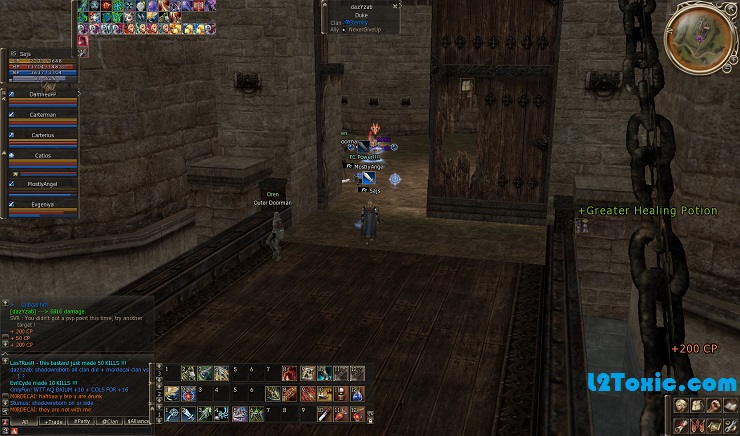Open the inventory bag icon
The image size is (740, 436).
tap(697, 405)
